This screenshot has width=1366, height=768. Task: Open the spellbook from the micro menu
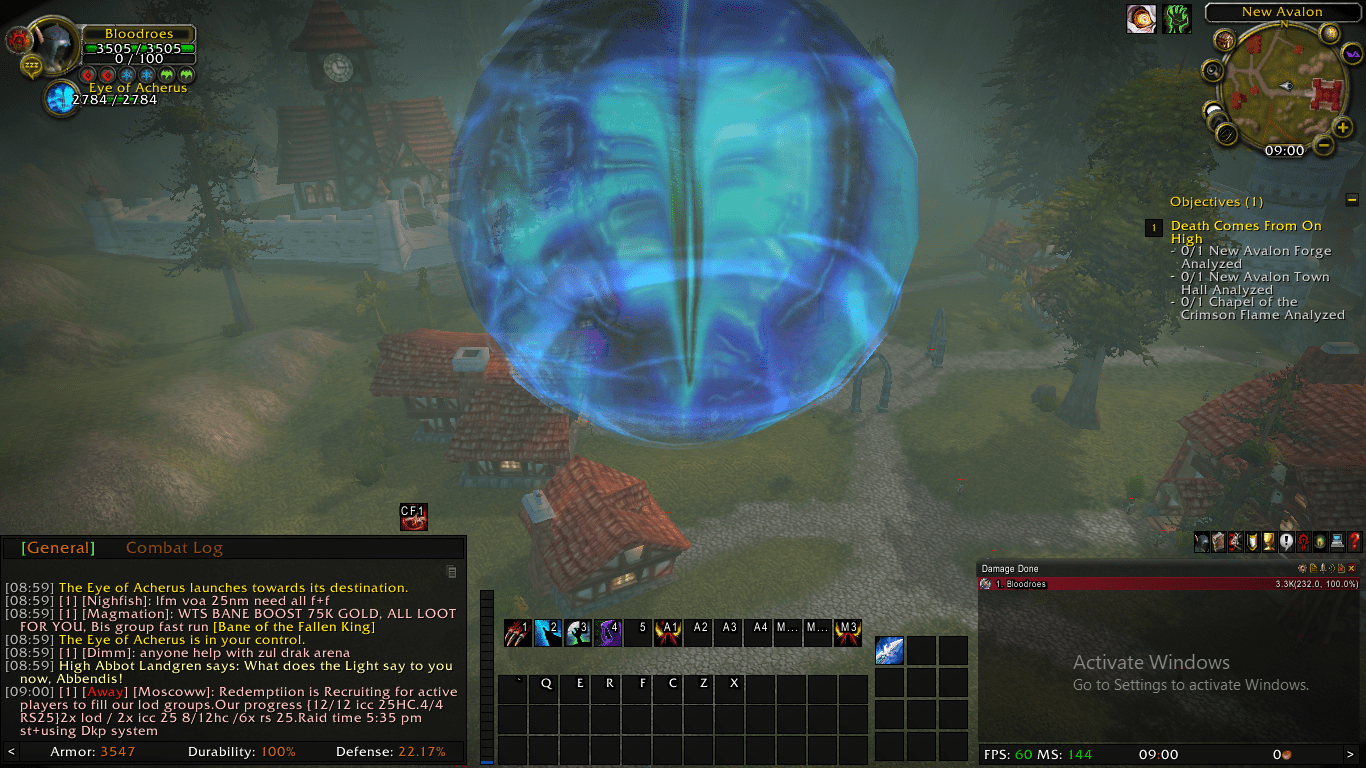click(x=1218, y=542)
